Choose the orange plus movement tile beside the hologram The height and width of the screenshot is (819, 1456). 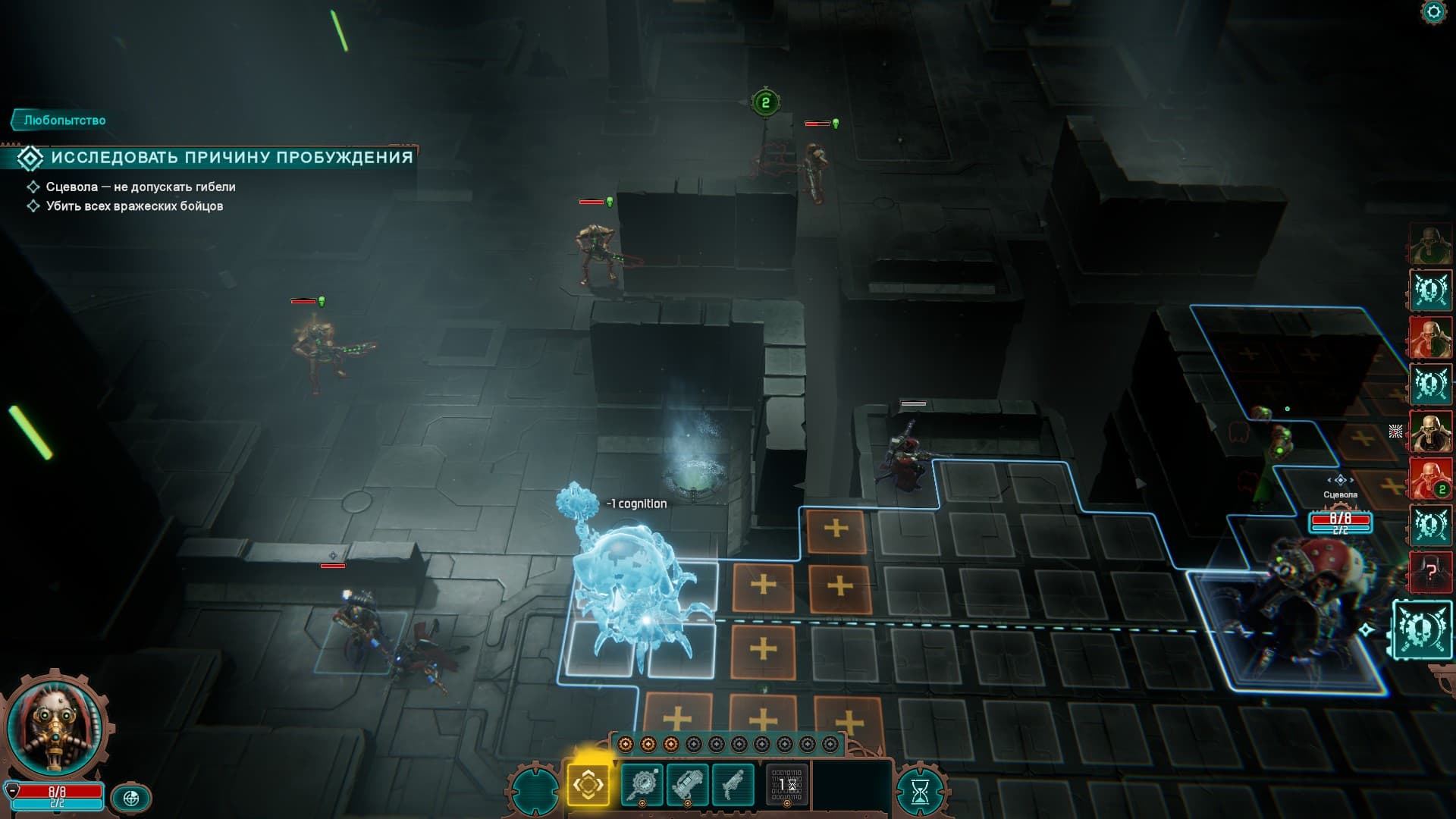763,585
